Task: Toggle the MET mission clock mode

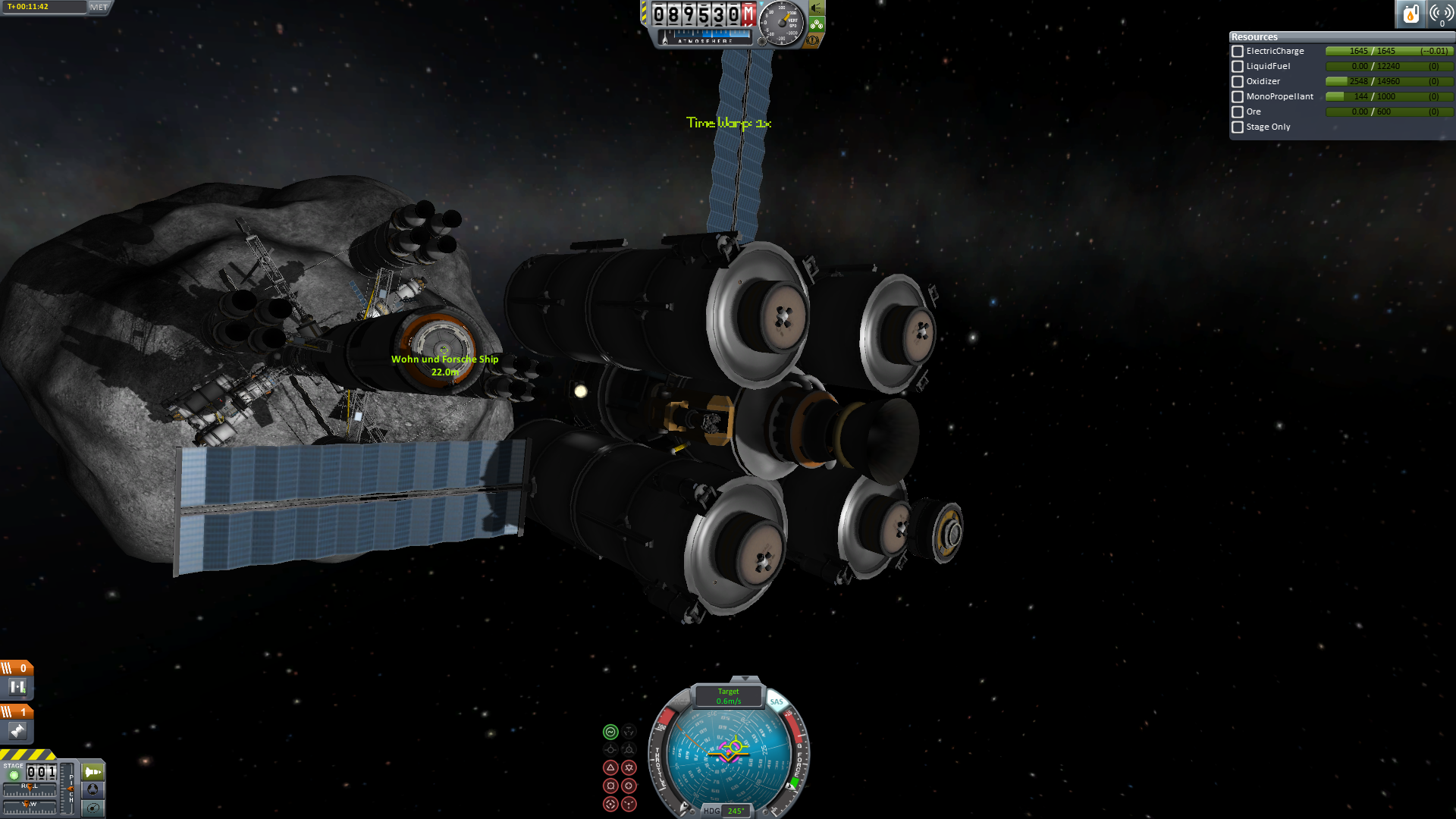Action: click(x=99, y=7)
